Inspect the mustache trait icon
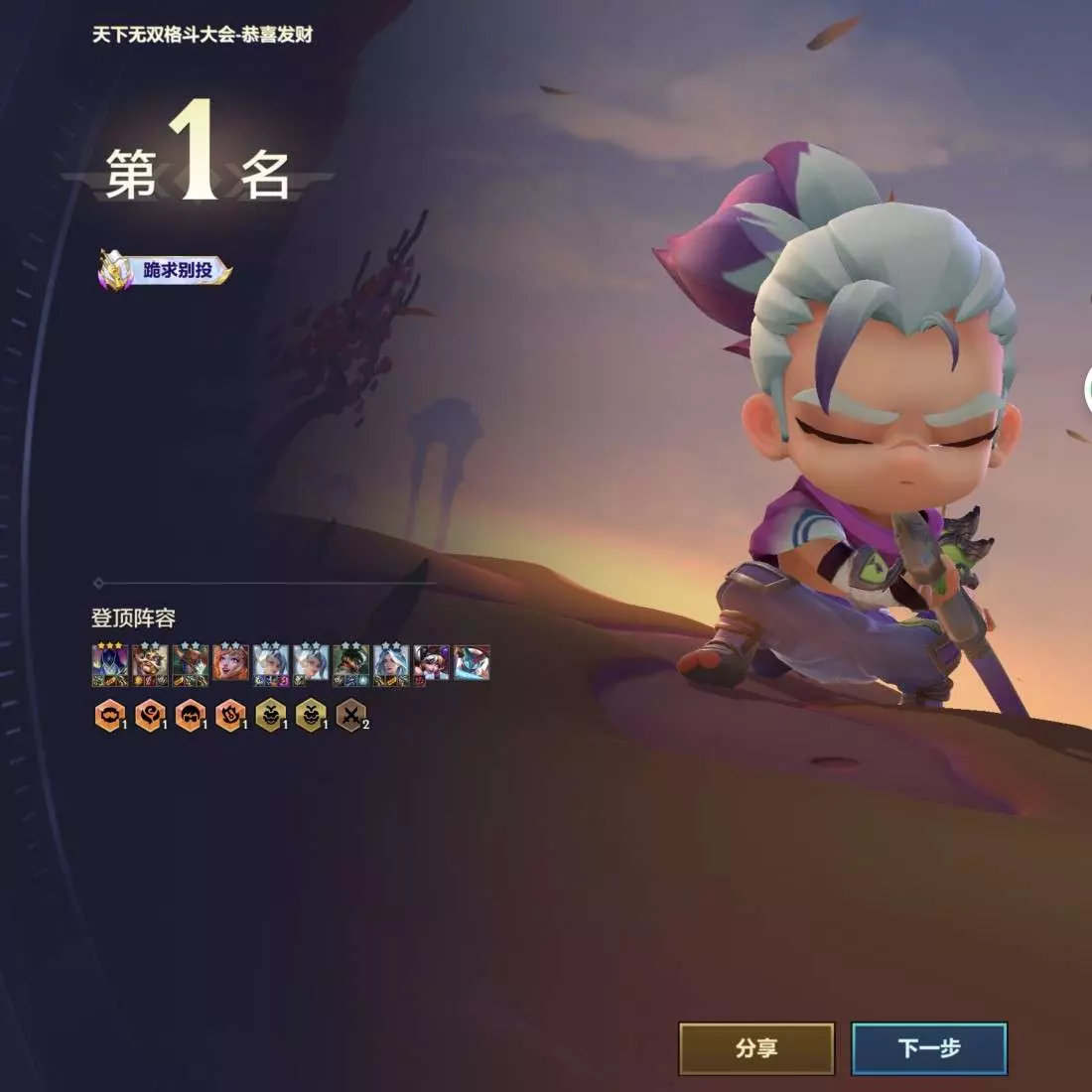Image resolution: width=1092 pixels, height=1092 pixels. tap(109, 715)
